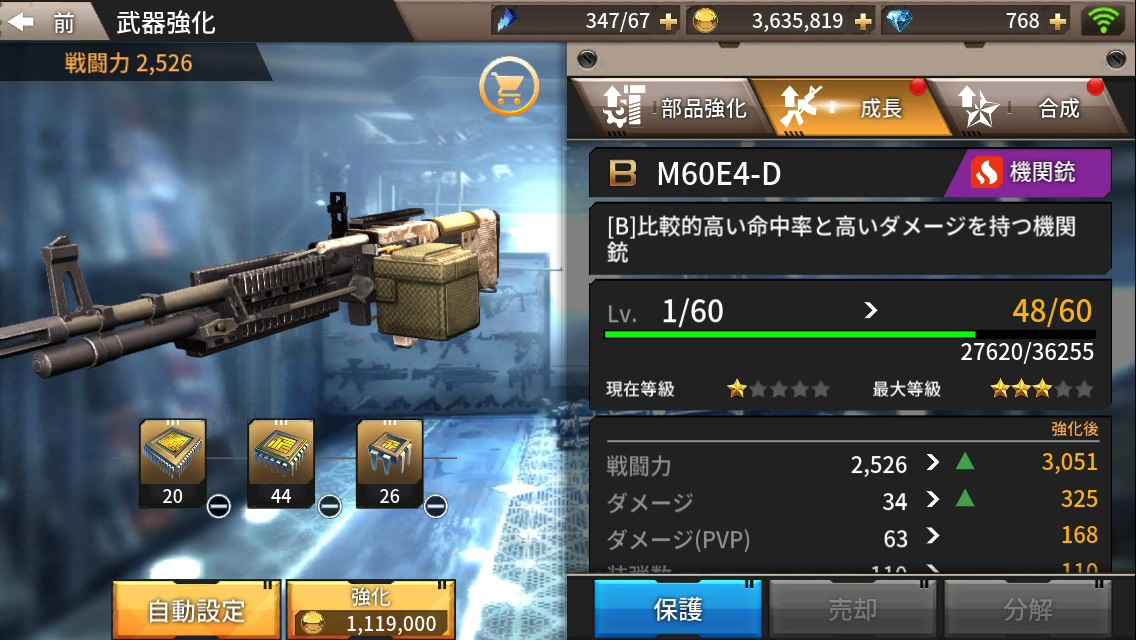Tap the 自動設定 button
Image resolution: width=1136 pixels, height=640 pixels.
[x=196, y=609]
